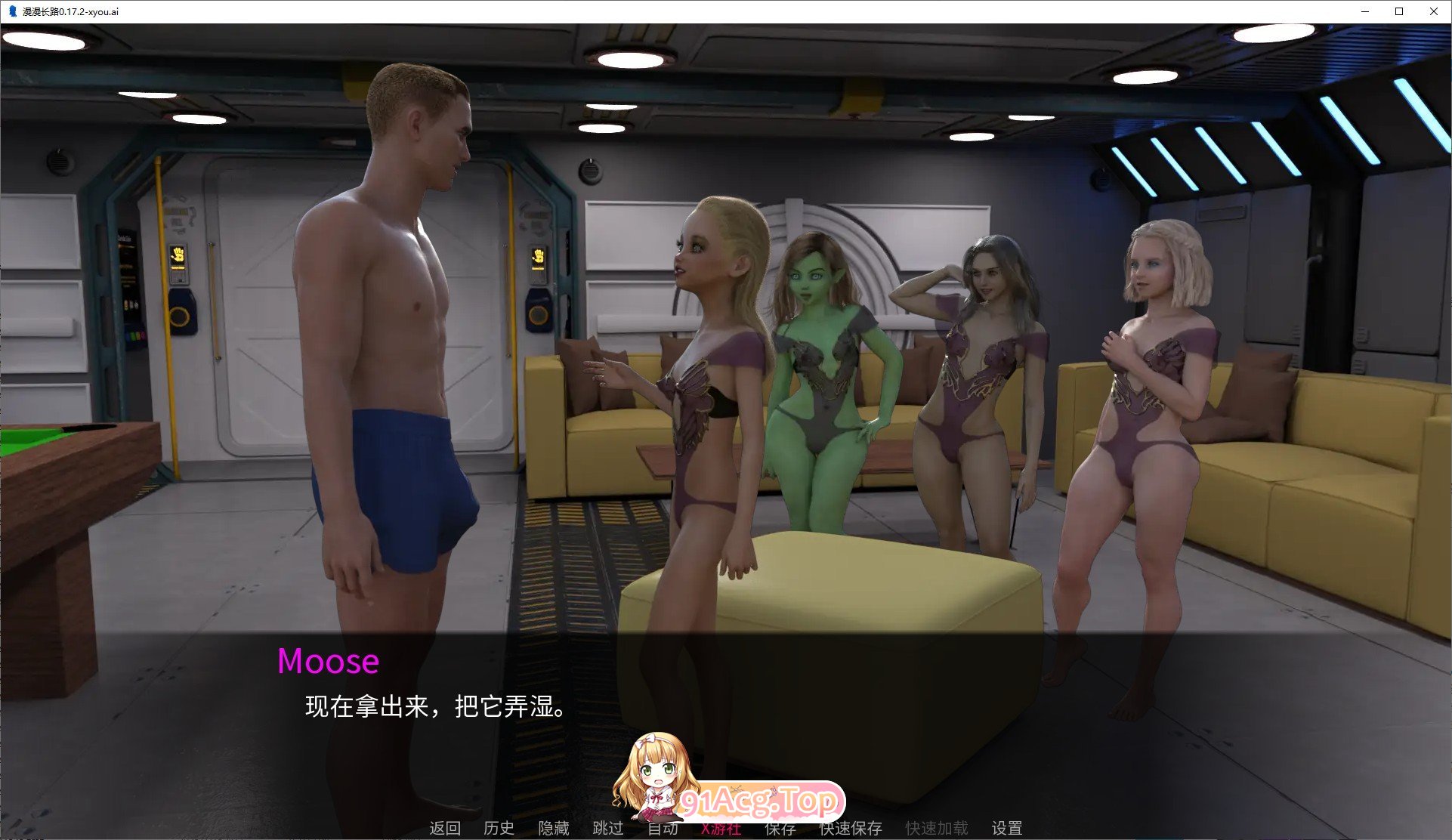This screenshot has width=1452, height=840.
Task: Click the 91Acg.Top mascot logo
Action: point(725,771)
